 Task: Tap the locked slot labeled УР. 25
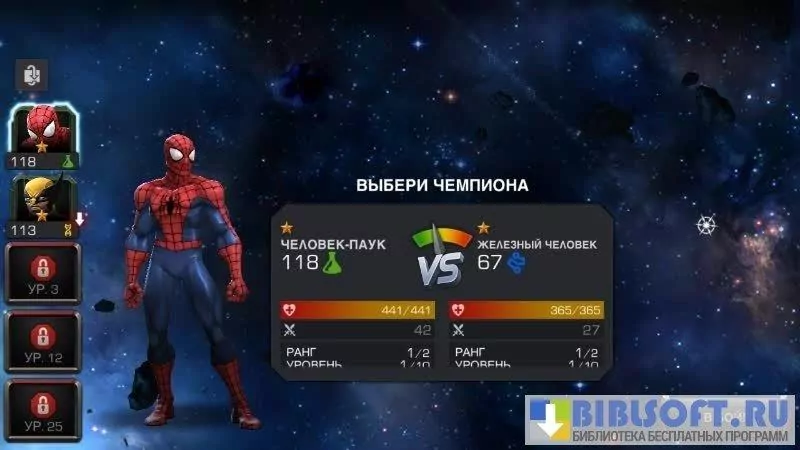(42, 410)
